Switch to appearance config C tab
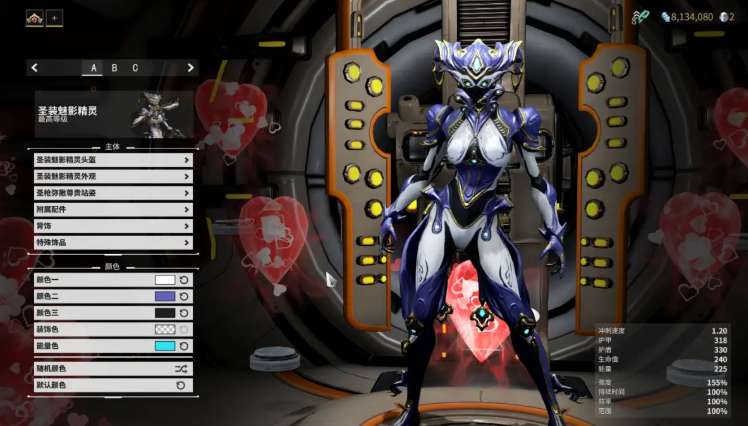This screenshot has height=426, width=748. [x=135, y=68]
